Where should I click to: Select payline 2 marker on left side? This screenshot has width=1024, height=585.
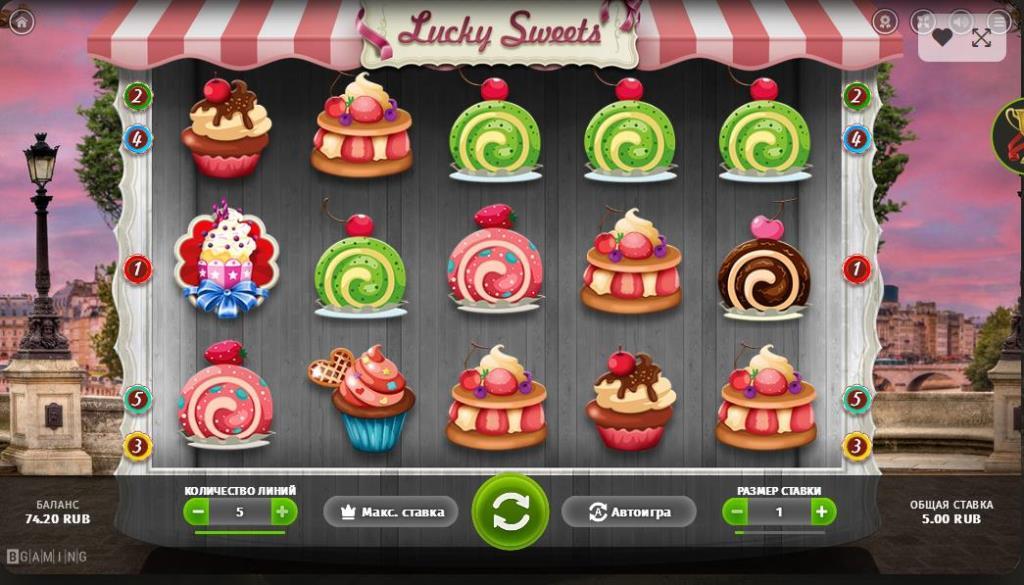coord(137,96)
